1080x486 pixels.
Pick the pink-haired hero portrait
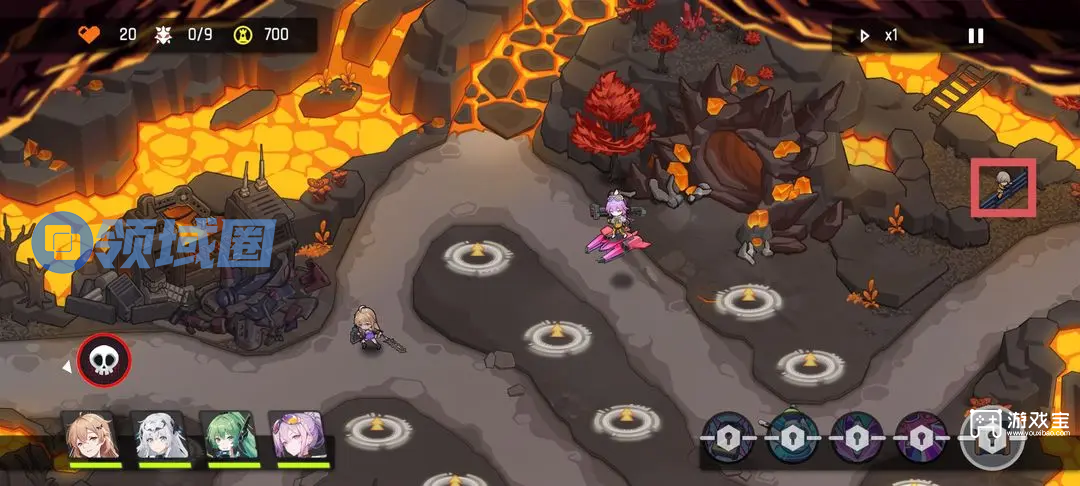pyautogui.click(x=299, y=437)
